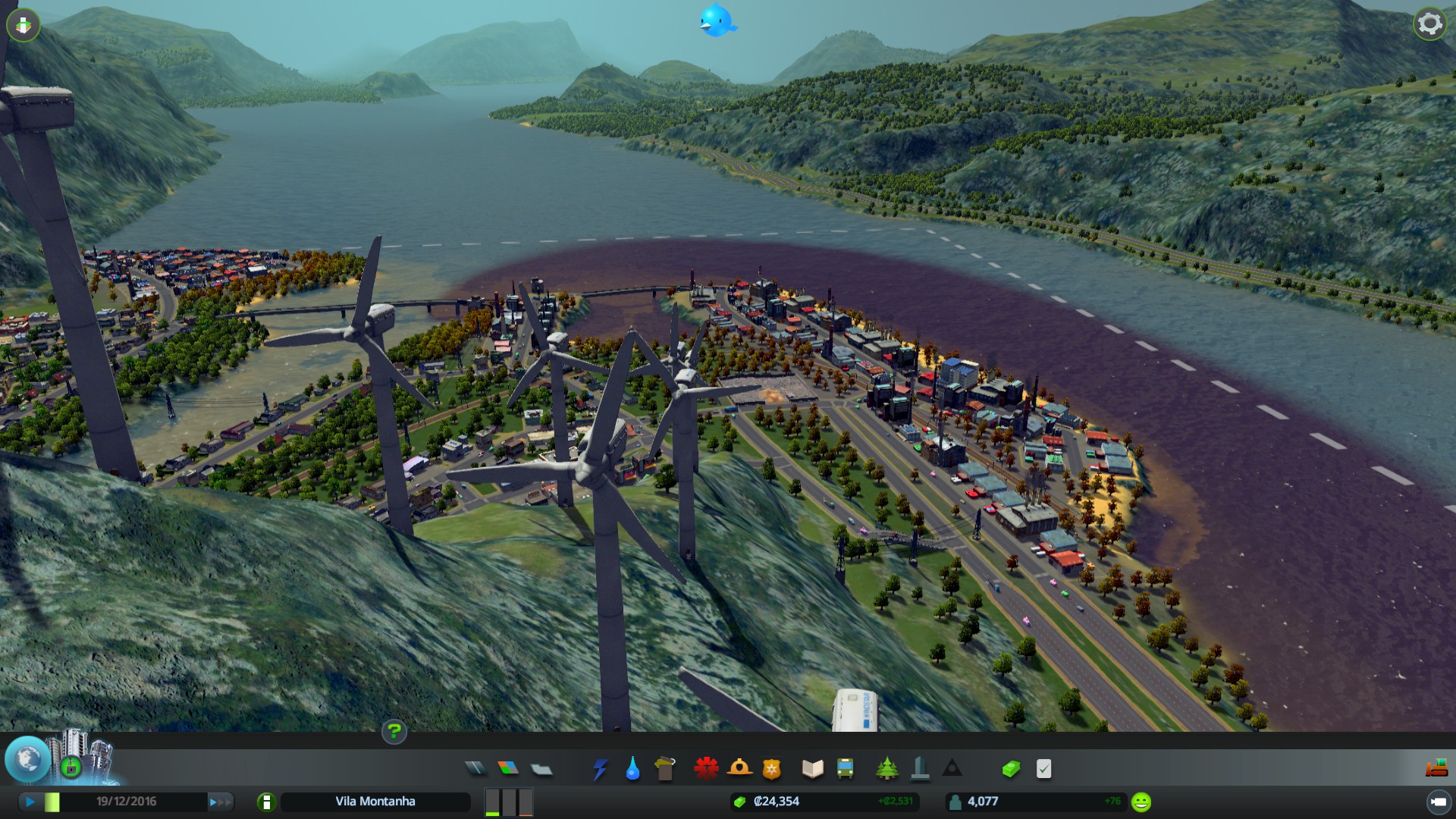Open the Fire Department helmet menu

pyautogui.click(x=739, y=769)
